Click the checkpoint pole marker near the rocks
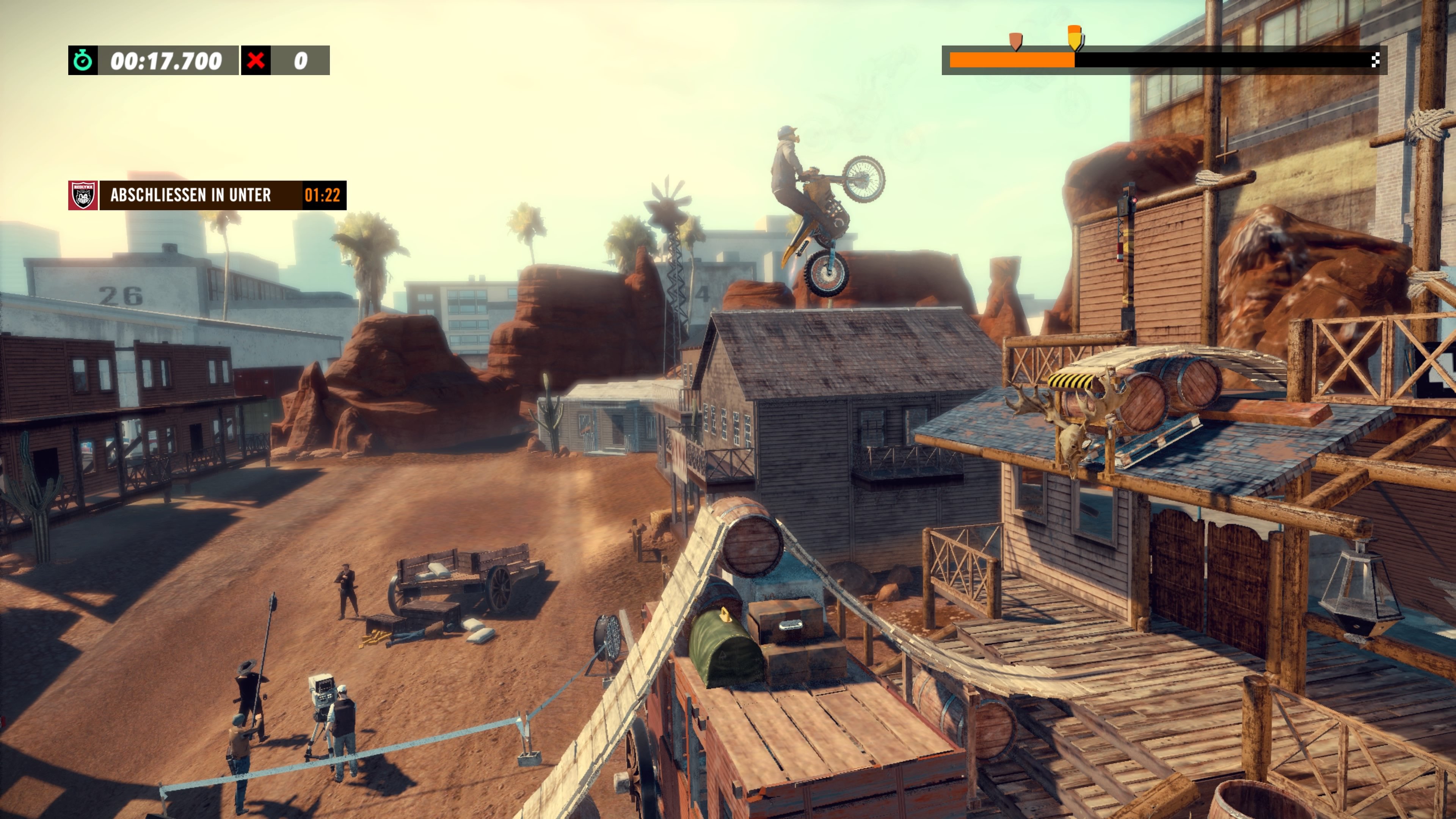 pyautogui.click(x=1129, y=226)
